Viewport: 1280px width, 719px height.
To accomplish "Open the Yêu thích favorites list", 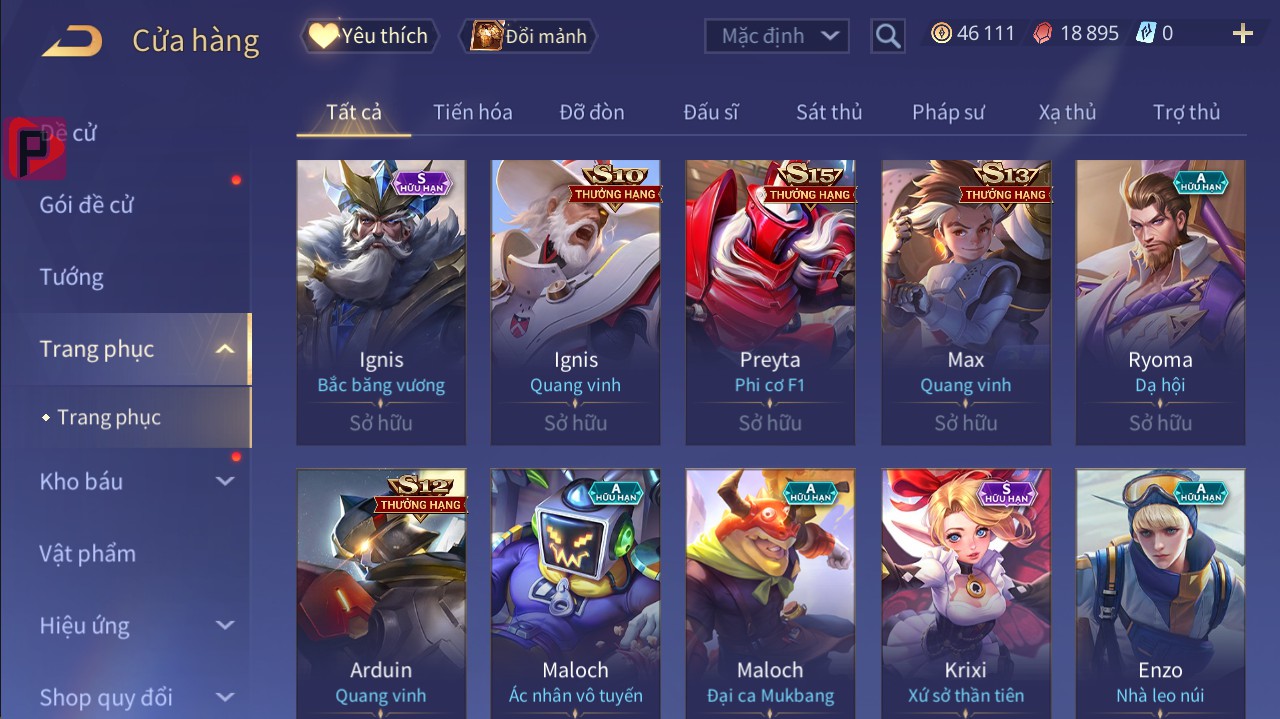I will (368, 36).
